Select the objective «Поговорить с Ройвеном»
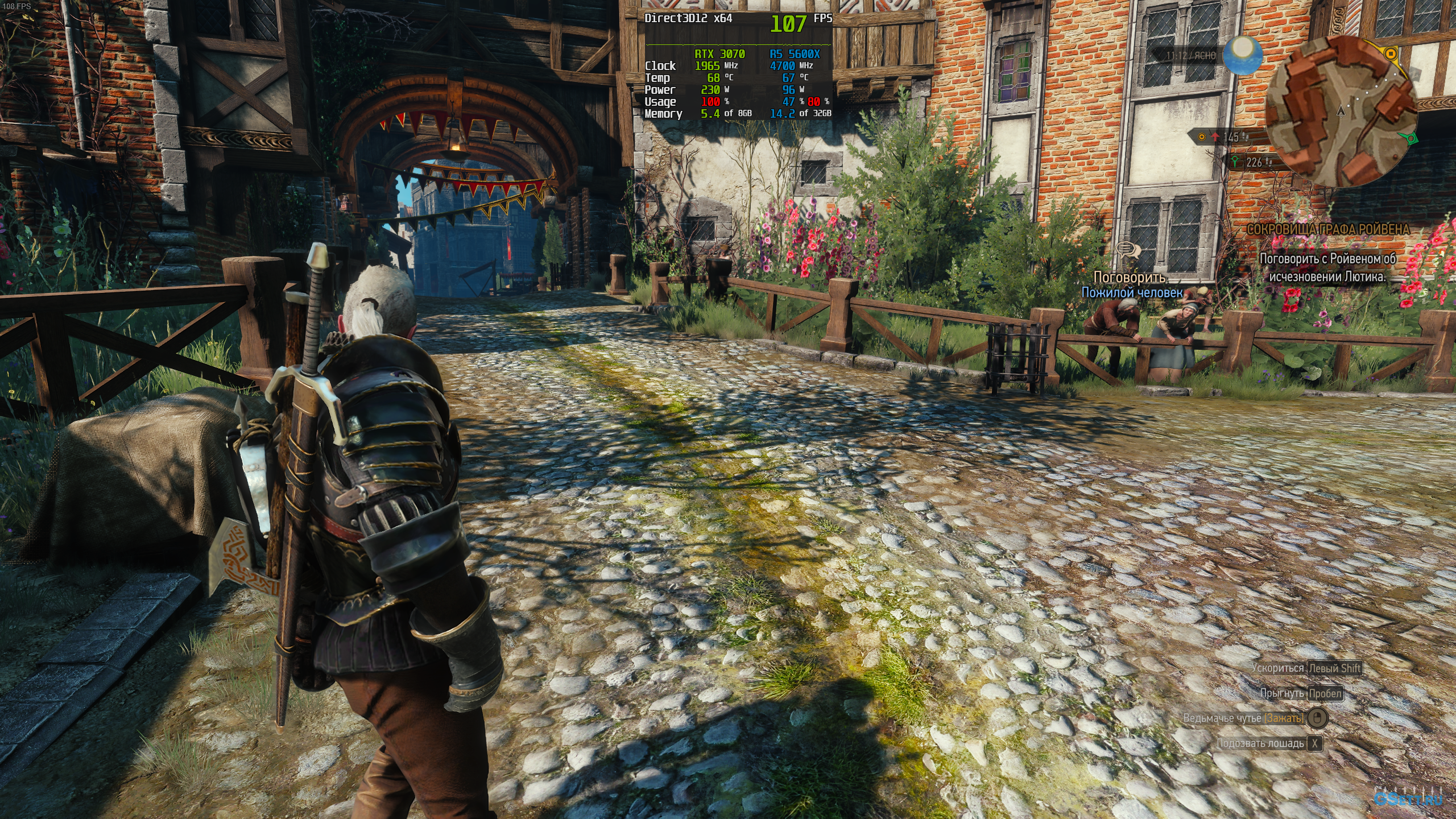1456x819 pixels. tap(1327, 267)
